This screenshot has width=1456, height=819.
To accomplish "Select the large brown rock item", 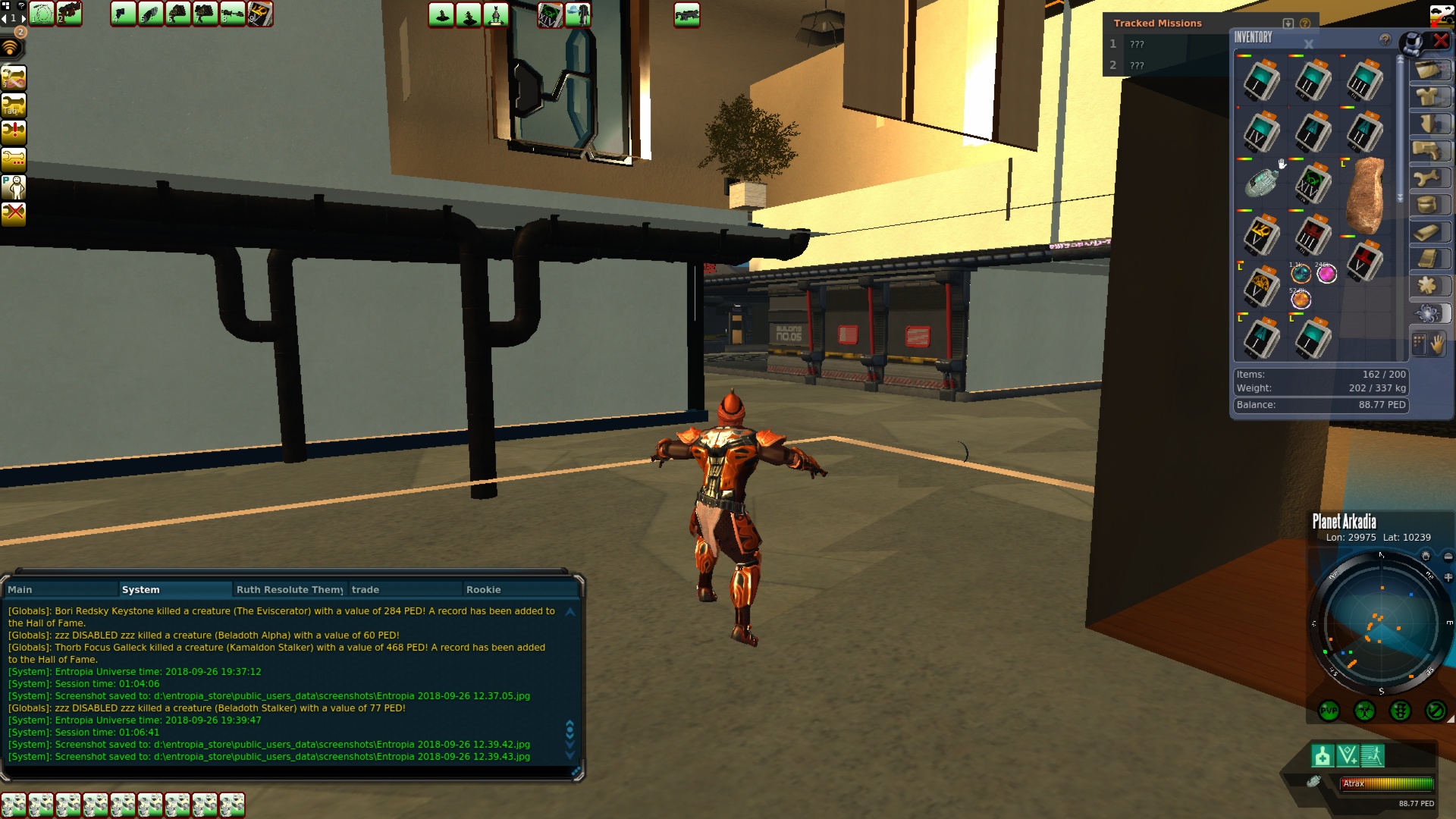I will (1365, 196).
